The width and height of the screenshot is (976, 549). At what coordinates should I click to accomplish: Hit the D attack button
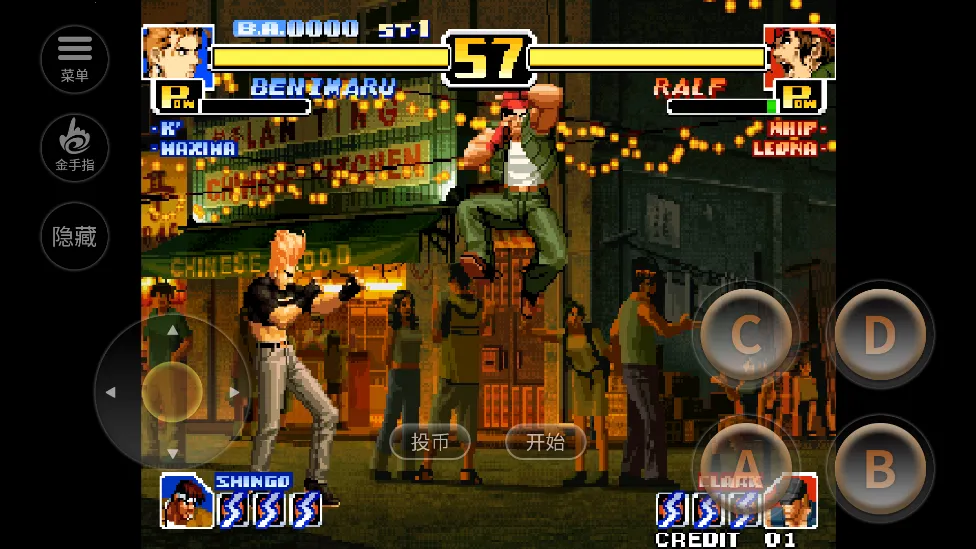[x=879, y=335]
